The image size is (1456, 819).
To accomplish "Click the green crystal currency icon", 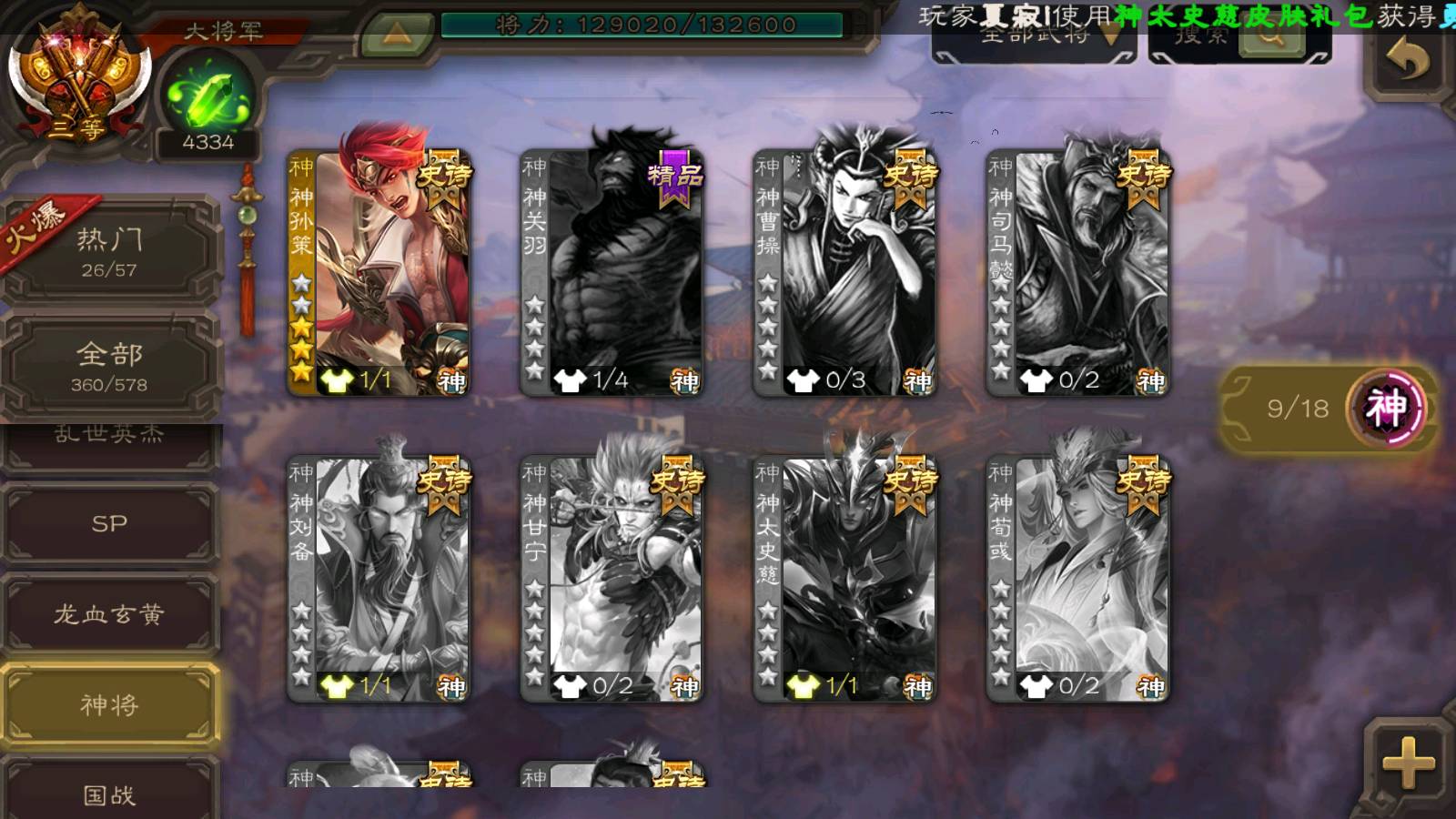I will pos(207,97).
